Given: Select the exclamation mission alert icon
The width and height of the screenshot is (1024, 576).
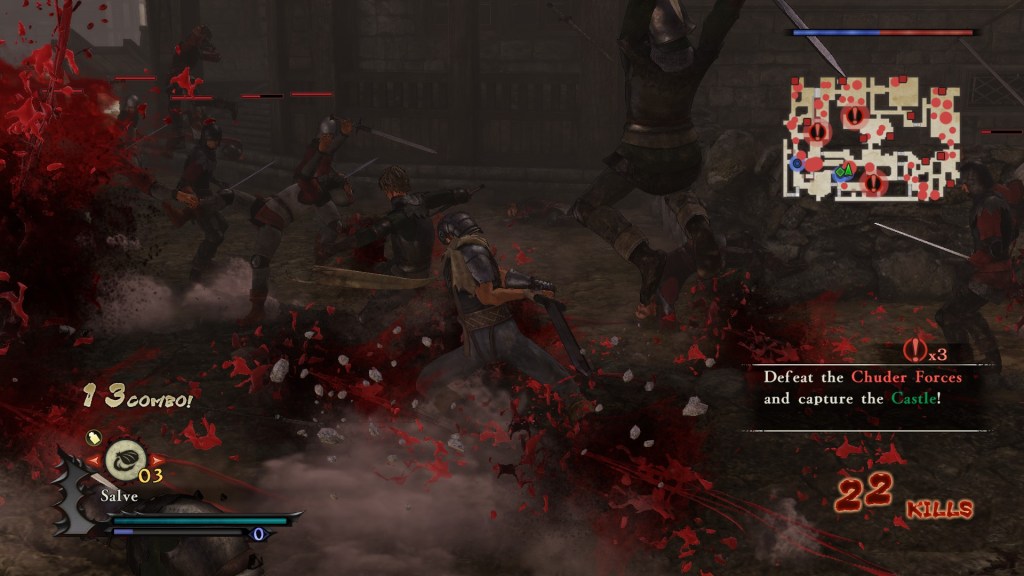Looking at the screenshot, I should [914, 350].
